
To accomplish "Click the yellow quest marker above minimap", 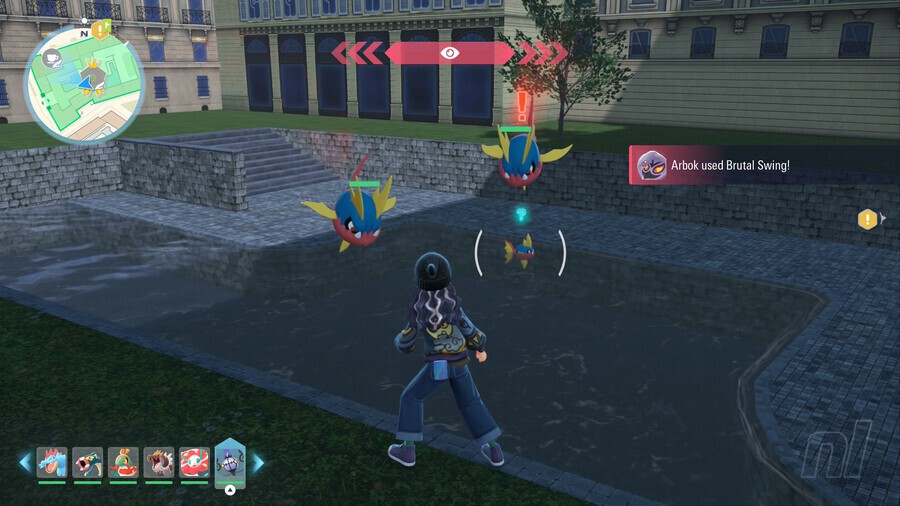I will 101,30.
